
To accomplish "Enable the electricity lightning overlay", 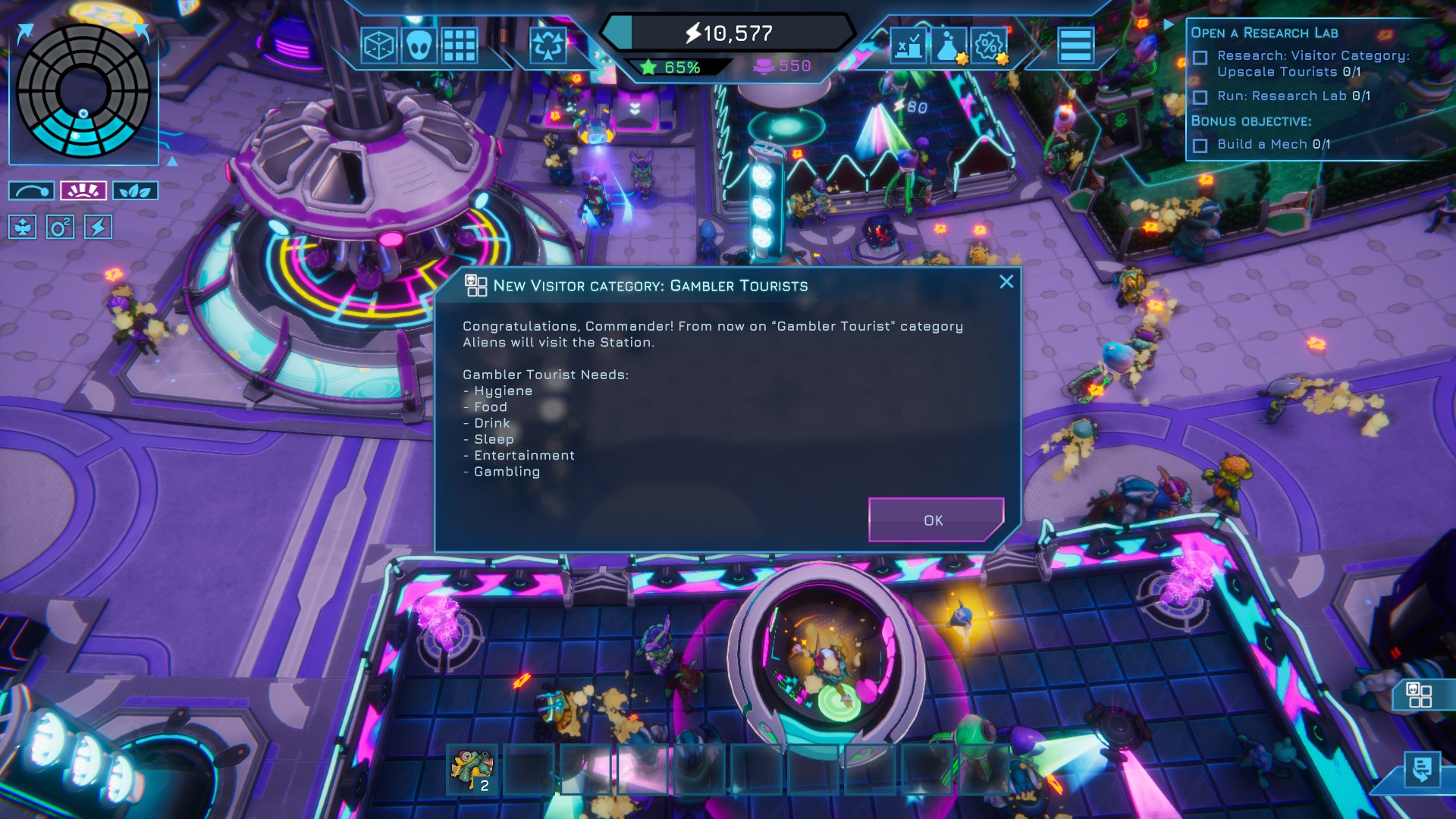I will 97,227.
